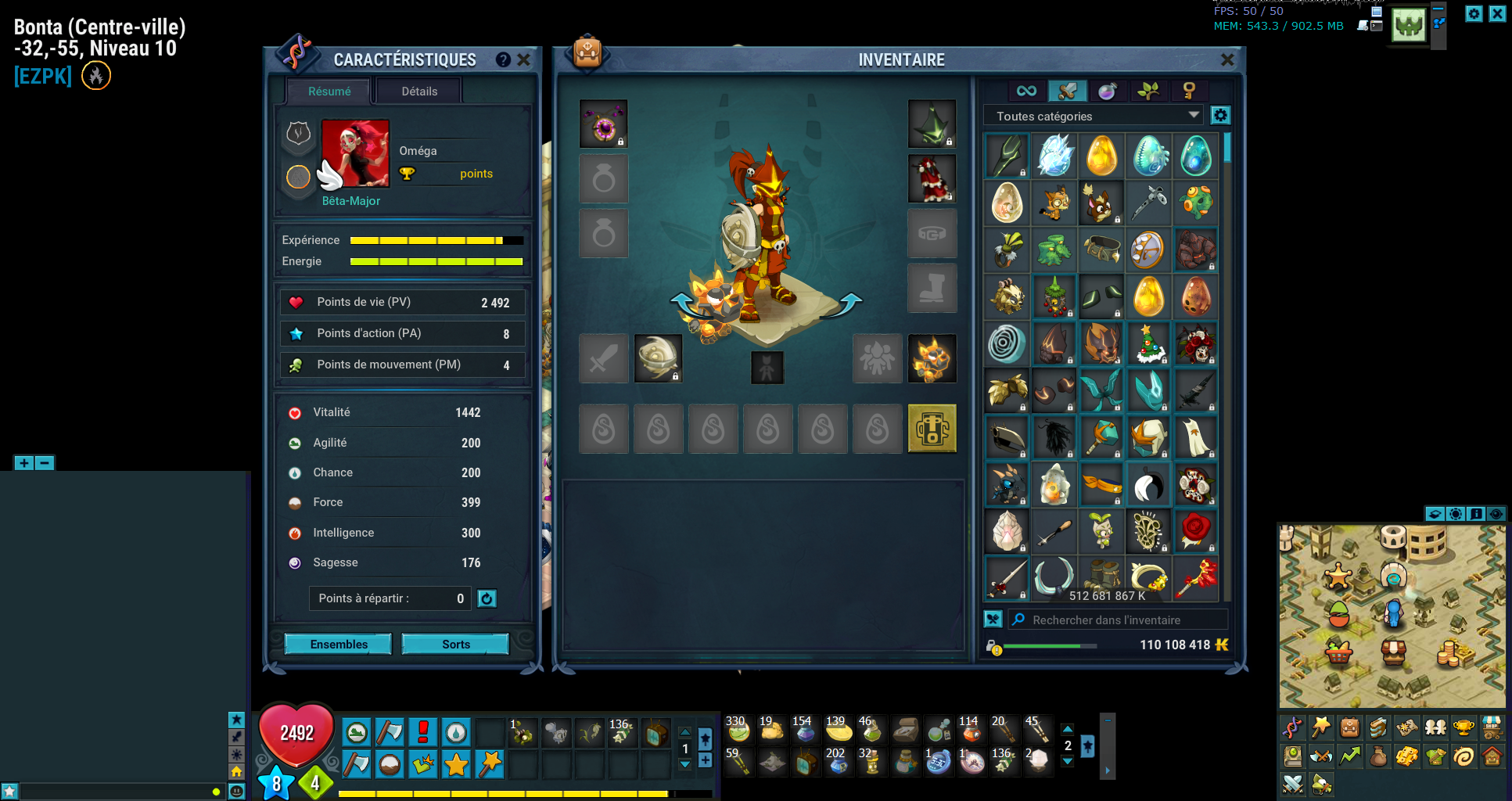Show the Caractéristiques help question mark
Image resolution: width=1512 pixels, height=801 pixels.
[503, 59]
